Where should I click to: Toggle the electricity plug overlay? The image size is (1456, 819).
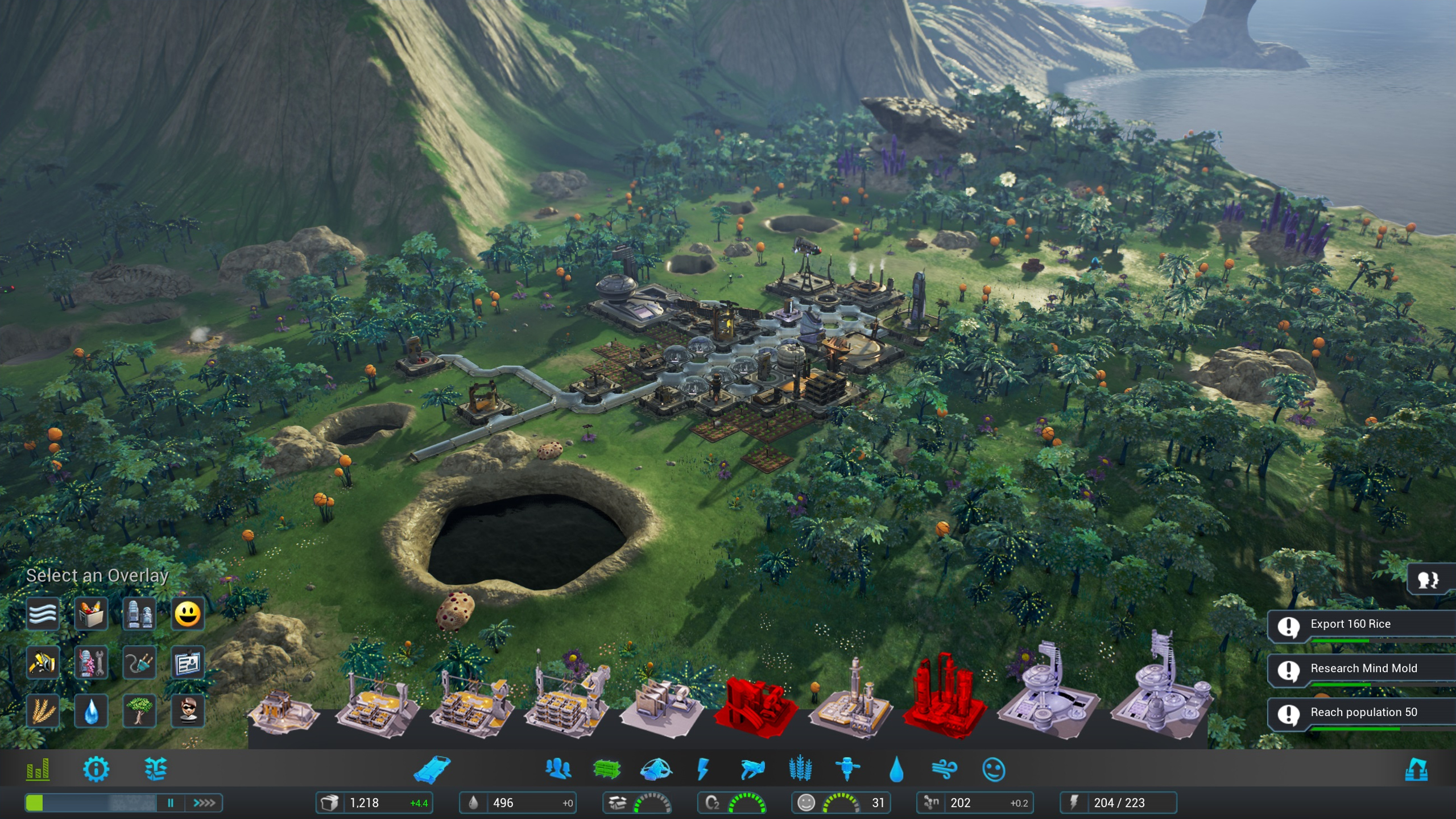point(139,663)
